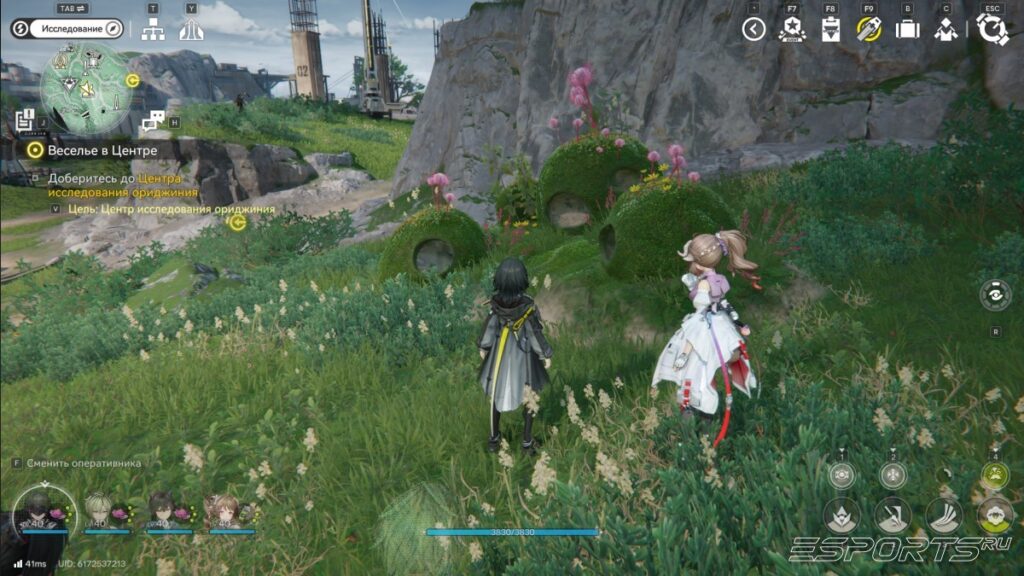Open the clipboard missions icon
This screenshot has height=576, width=1024.
tap(830, 29)
